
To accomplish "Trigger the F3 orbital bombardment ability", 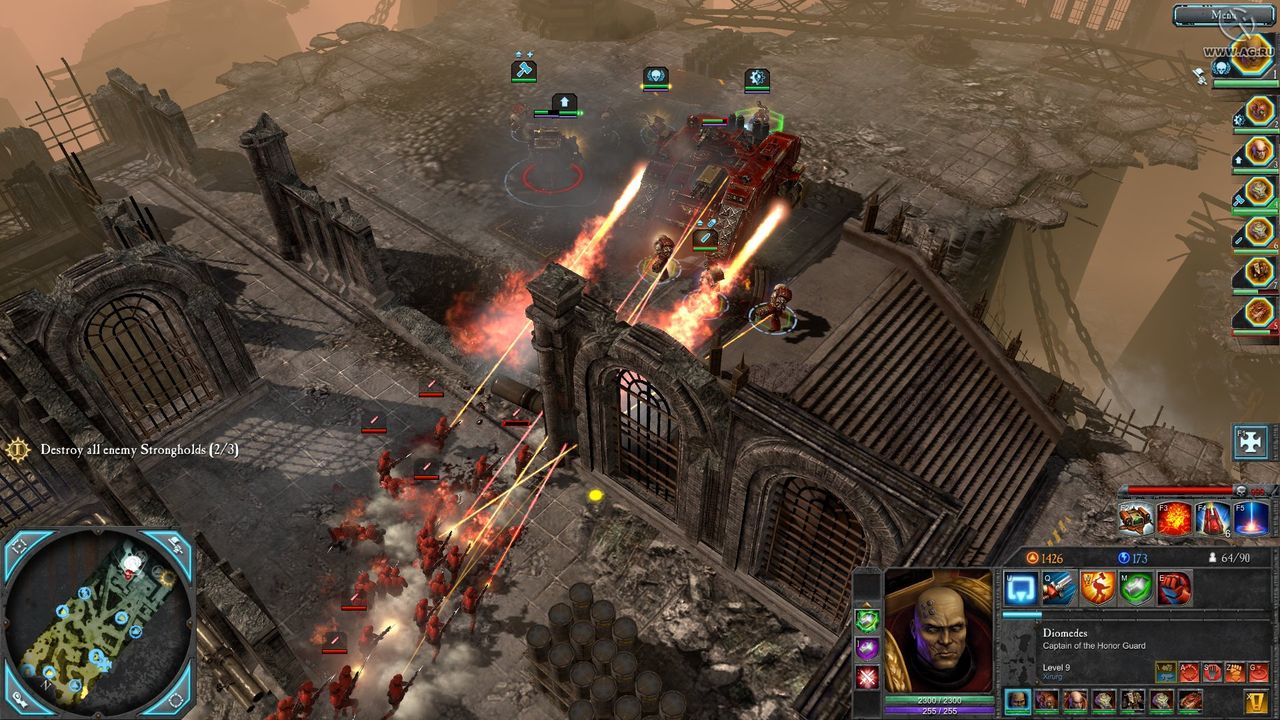I will pyautogui.click(x=1173, y=519).
